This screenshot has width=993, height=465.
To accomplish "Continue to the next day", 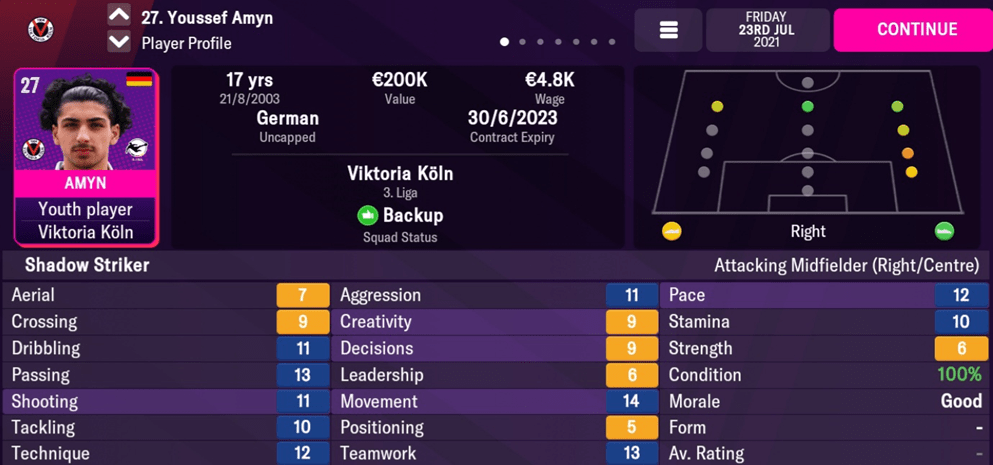I will click(x=916, y=30).
